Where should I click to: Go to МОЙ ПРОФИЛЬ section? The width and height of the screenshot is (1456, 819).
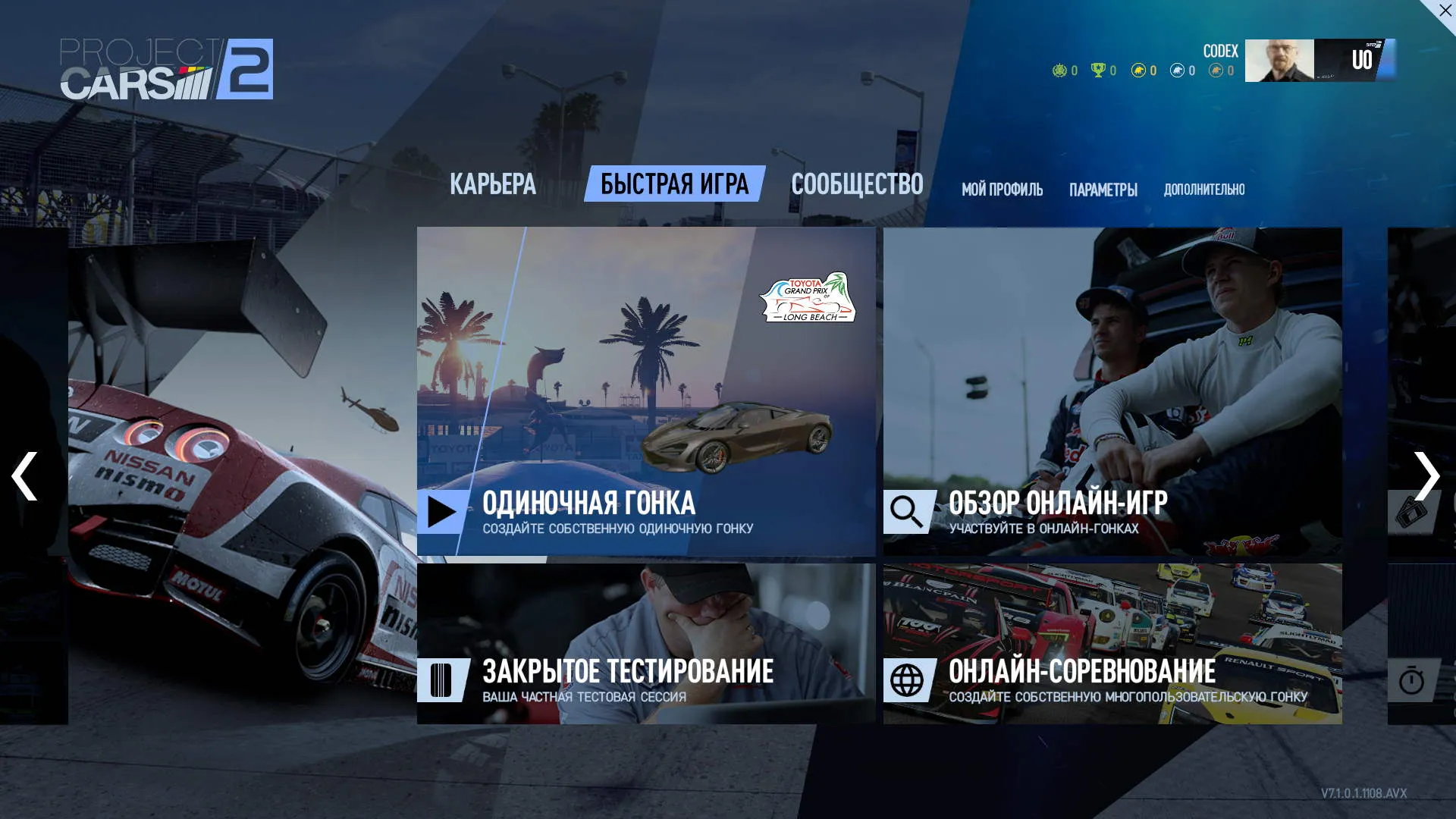(x=1002, y=190)
